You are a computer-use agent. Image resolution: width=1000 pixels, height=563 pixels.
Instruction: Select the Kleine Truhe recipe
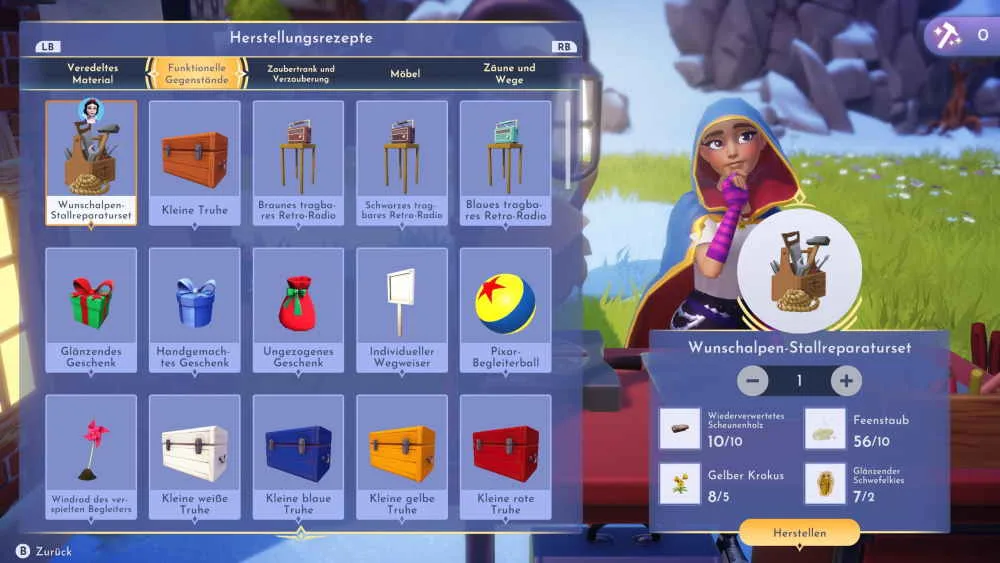pyautogui.click(x=195, y=163)
